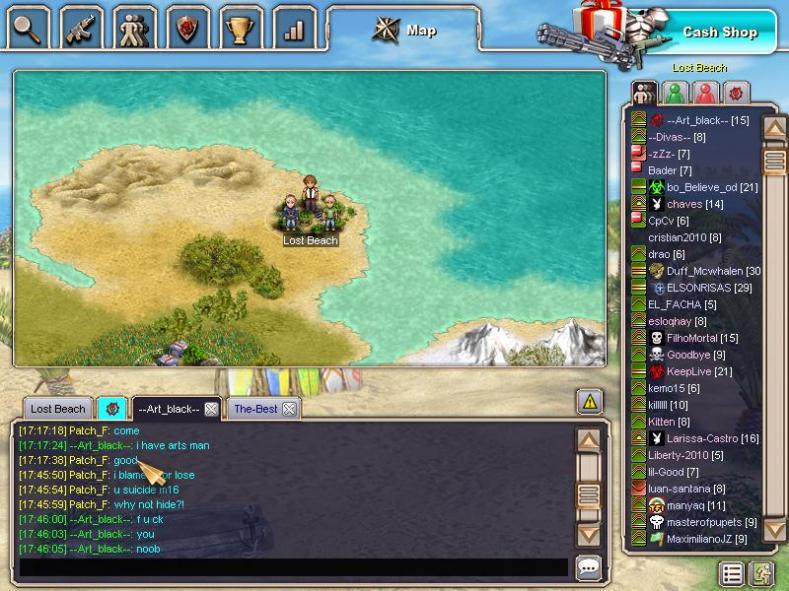789x591 pixels.
Task: Click the chat message input field
Action: (x=292, y=568)
